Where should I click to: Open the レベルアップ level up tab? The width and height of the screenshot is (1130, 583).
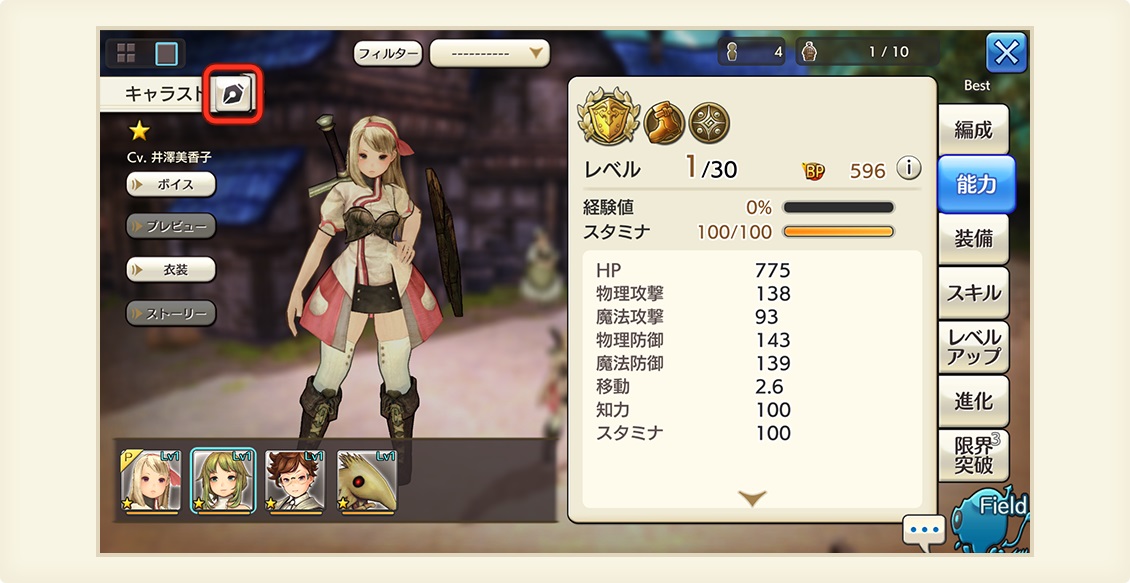click(973, 347)
